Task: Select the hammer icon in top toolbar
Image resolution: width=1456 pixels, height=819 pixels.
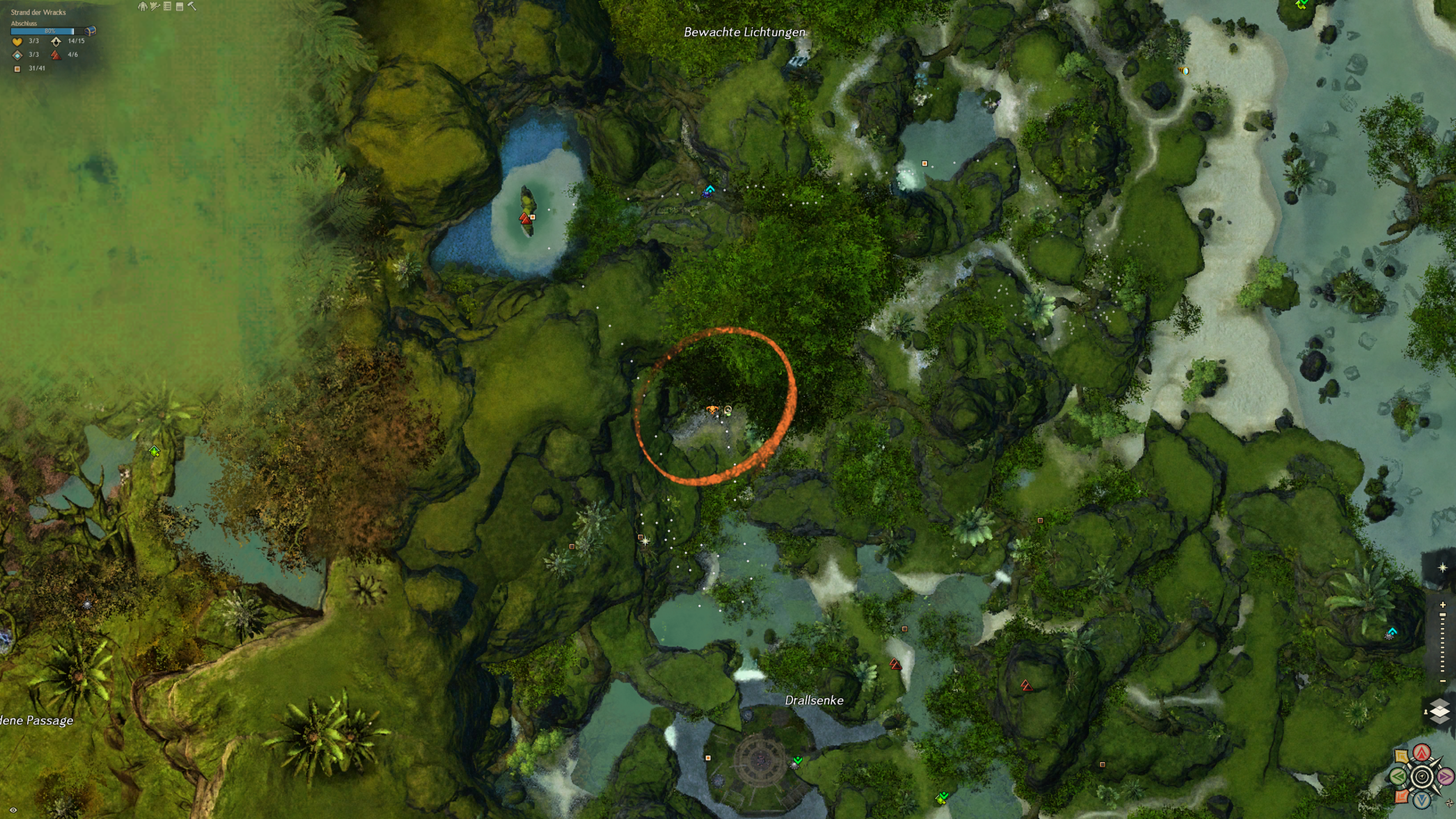Action: (192, 6)
